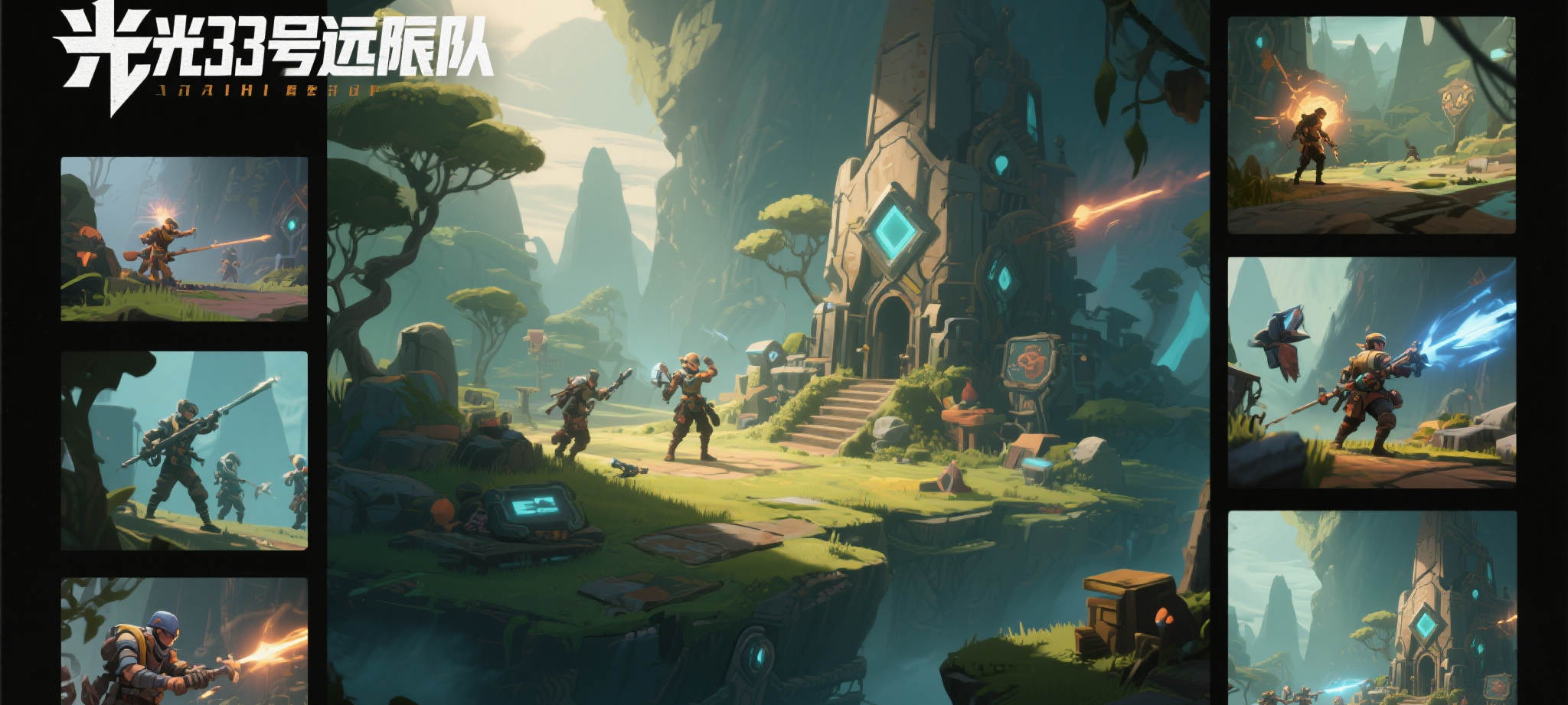The width and height of the screenshot is (1568, 705).
Task: Show thumbnail of stone tower with cyan gem
Action: (1371, 608)
